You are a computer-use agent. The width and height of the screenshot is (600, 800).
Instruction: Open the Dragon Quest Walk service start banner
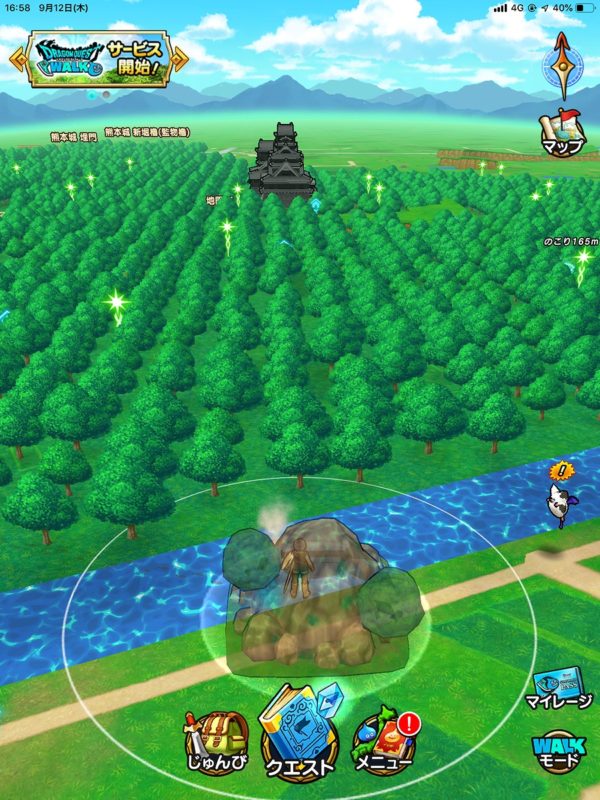click(97, 60)
